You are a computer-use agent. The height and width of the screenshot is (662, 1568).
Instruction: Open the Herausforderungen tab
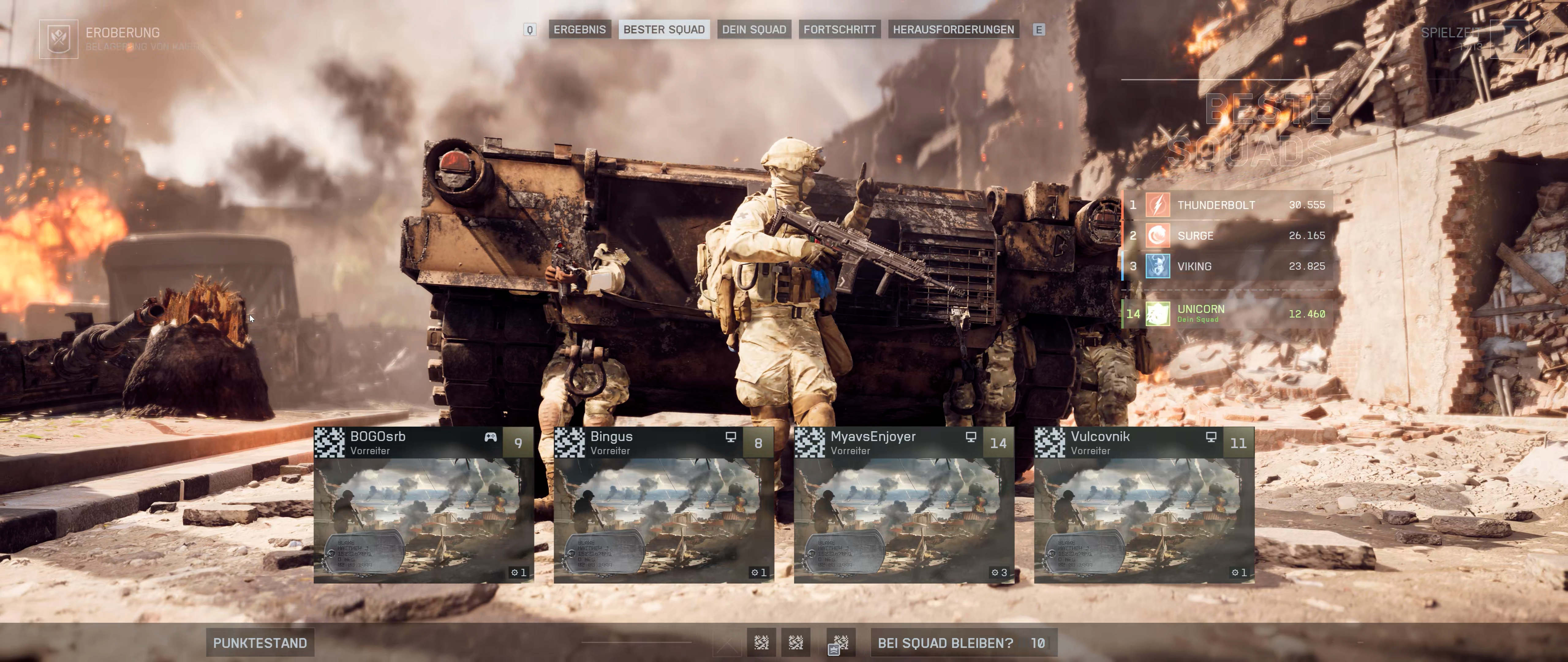pos(953,29)
